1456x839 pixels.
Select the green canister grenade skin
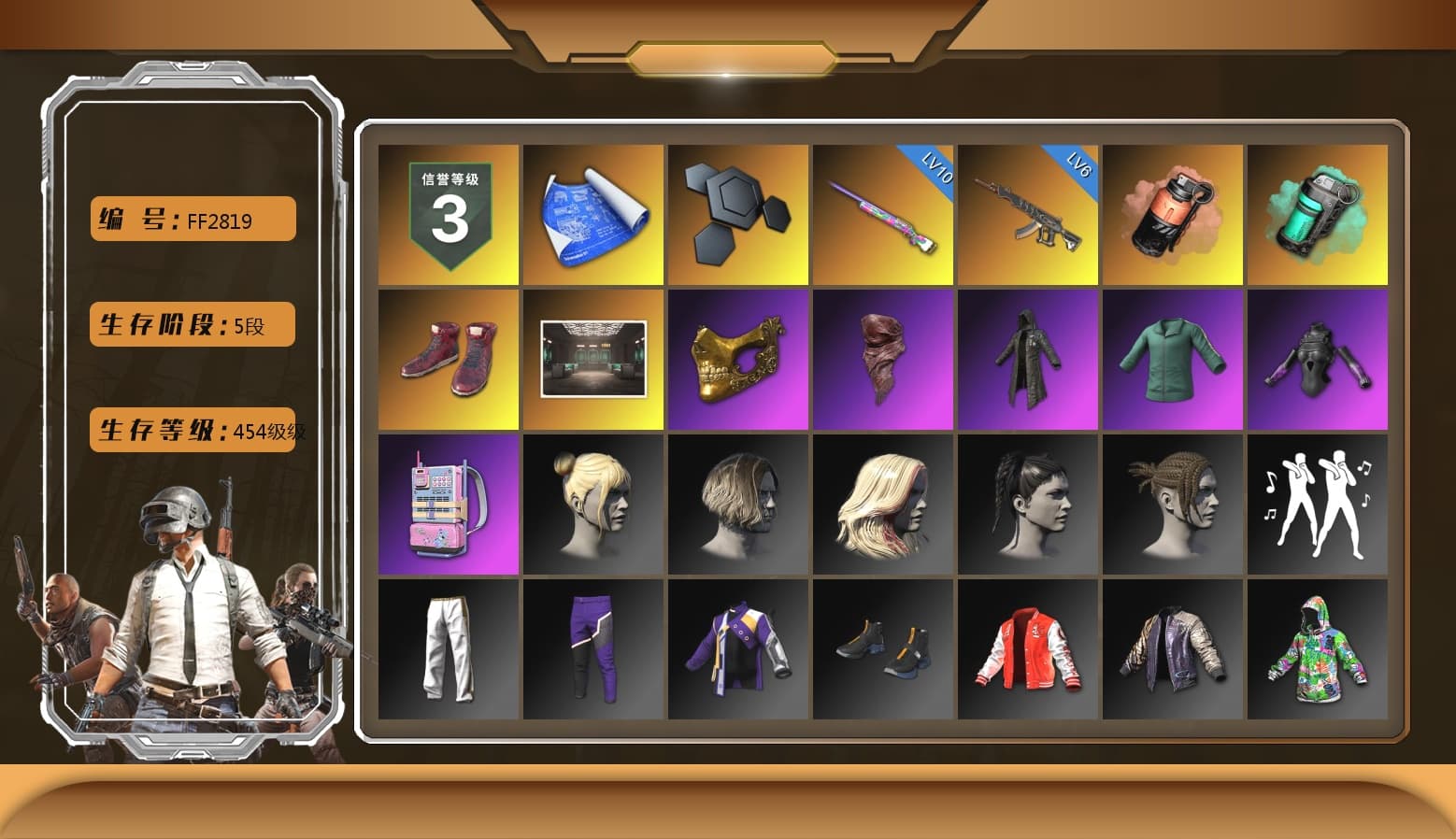[x=1319, y=215]
